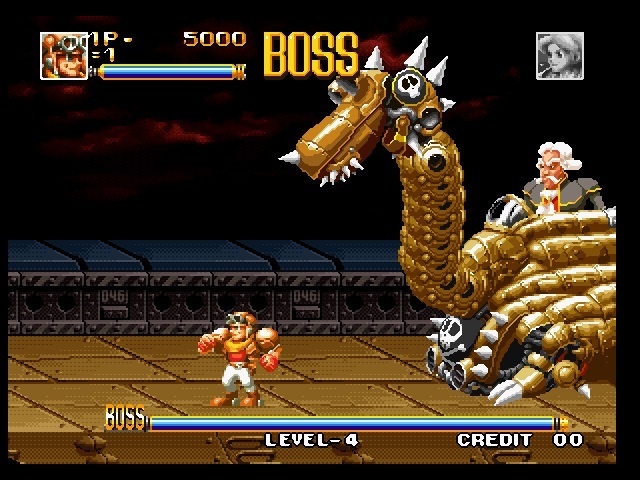
Task: Select the greyed-out second player portrait
Action: coord(559,55)
